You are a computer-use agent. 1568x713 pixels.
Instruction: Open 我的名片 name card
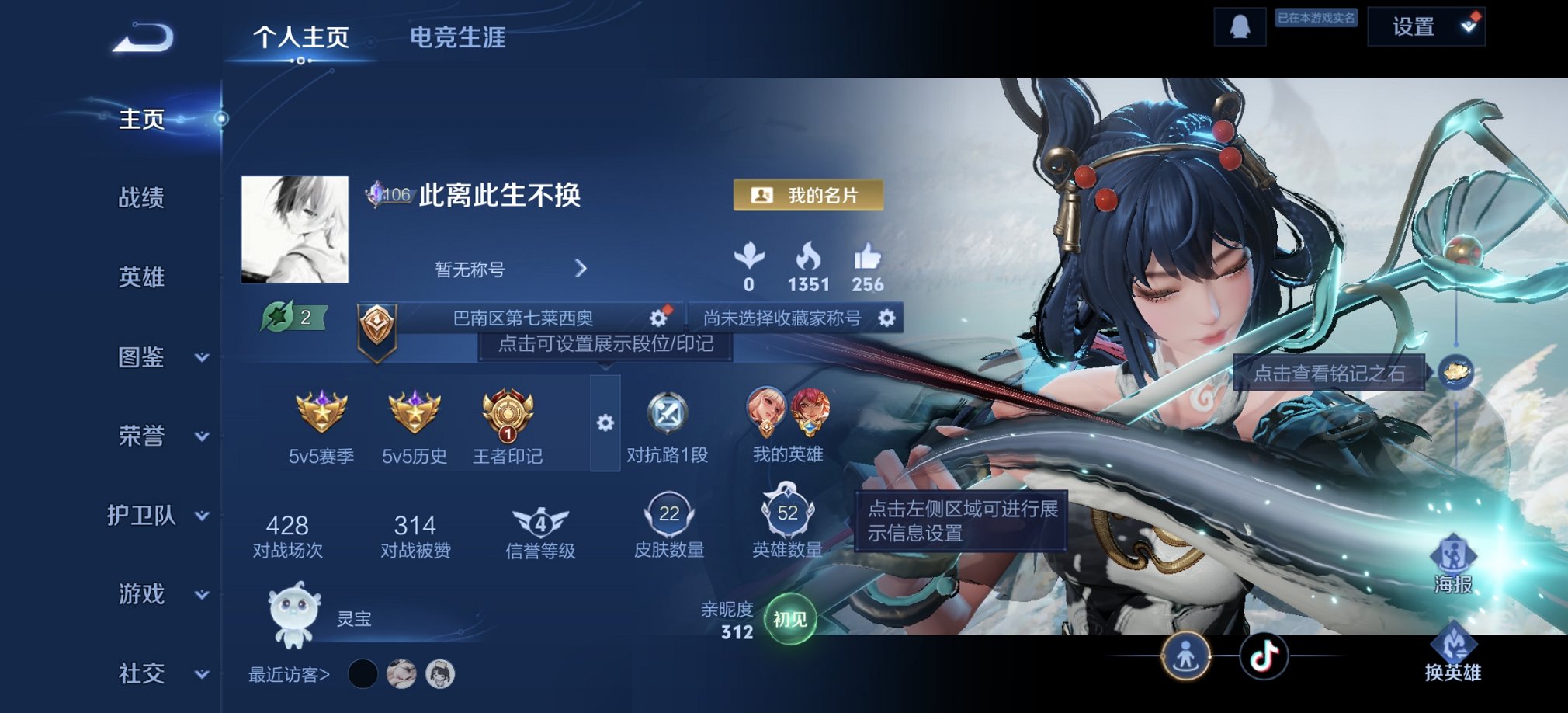807,194
